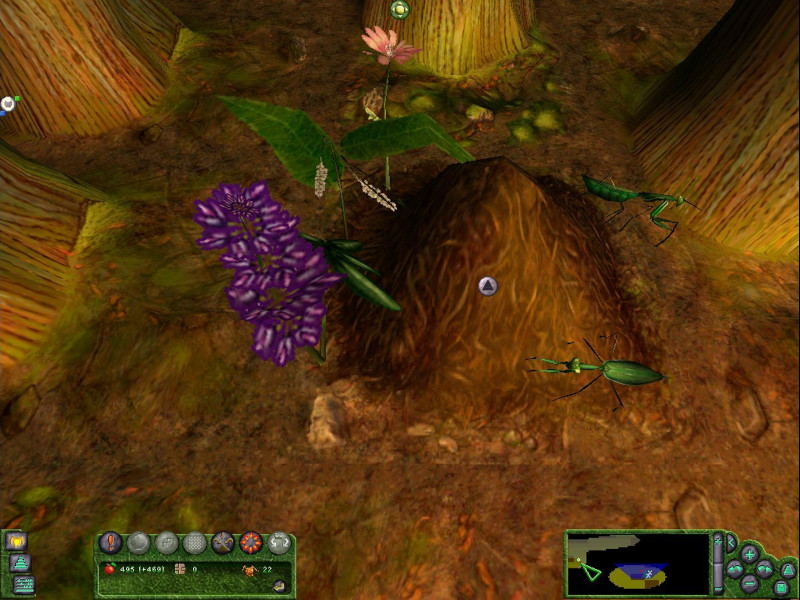Click the green triangle camera tilt button

(x=786, y=570)
